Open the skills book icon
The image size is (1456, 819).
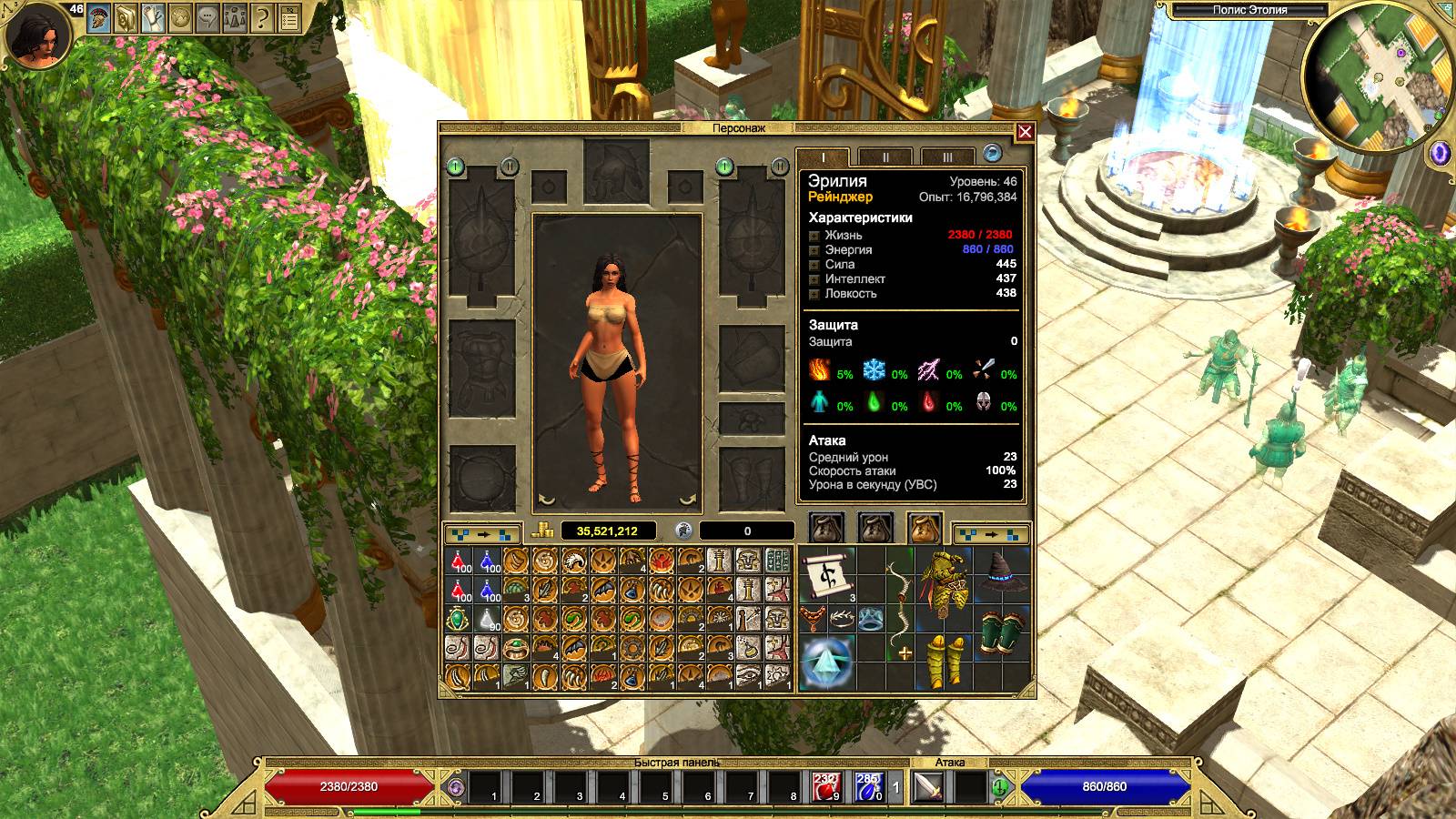pos(126,17)
